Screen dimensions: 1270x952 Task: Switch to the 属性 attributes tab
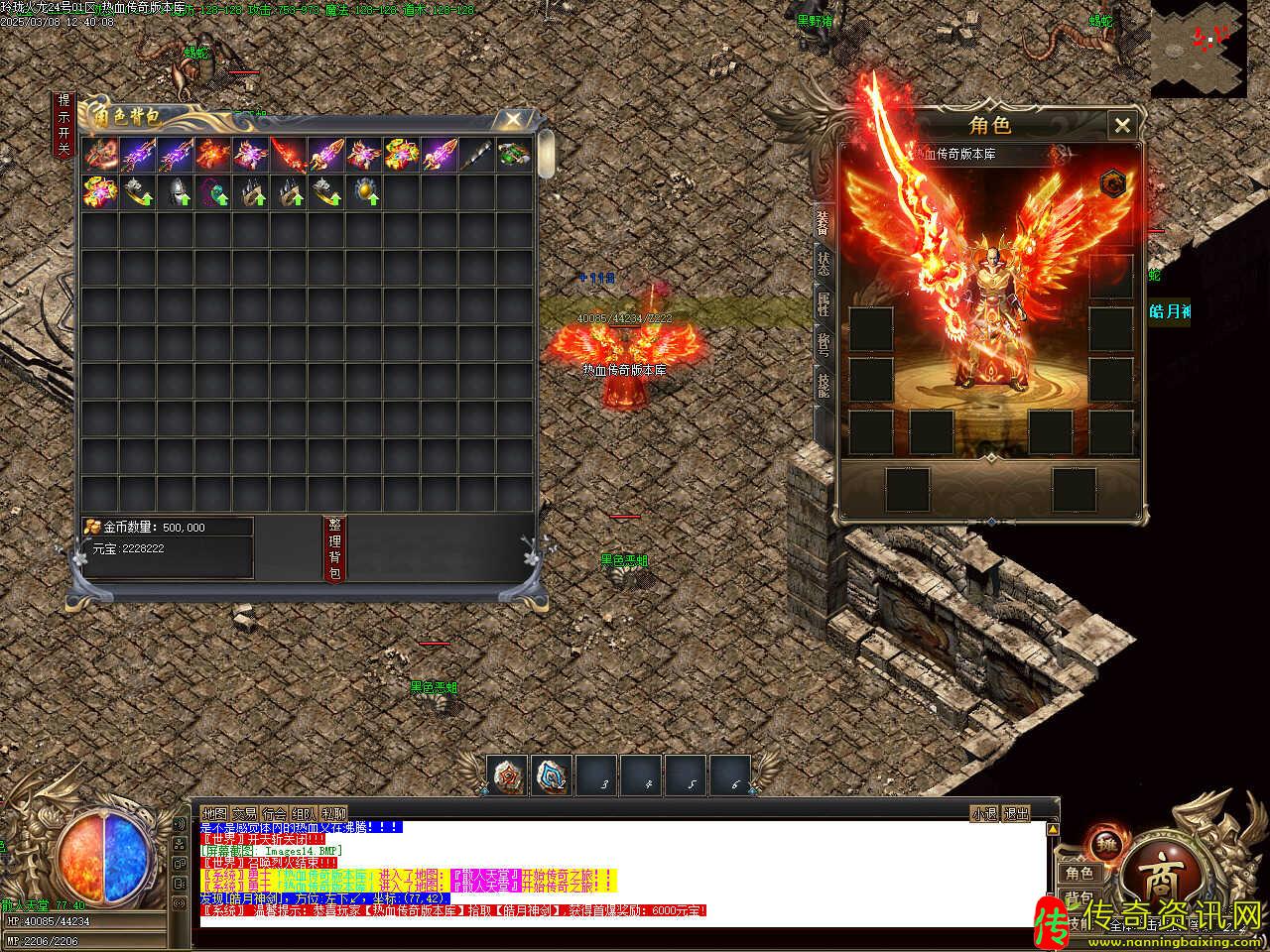click(x=824, y=304)
